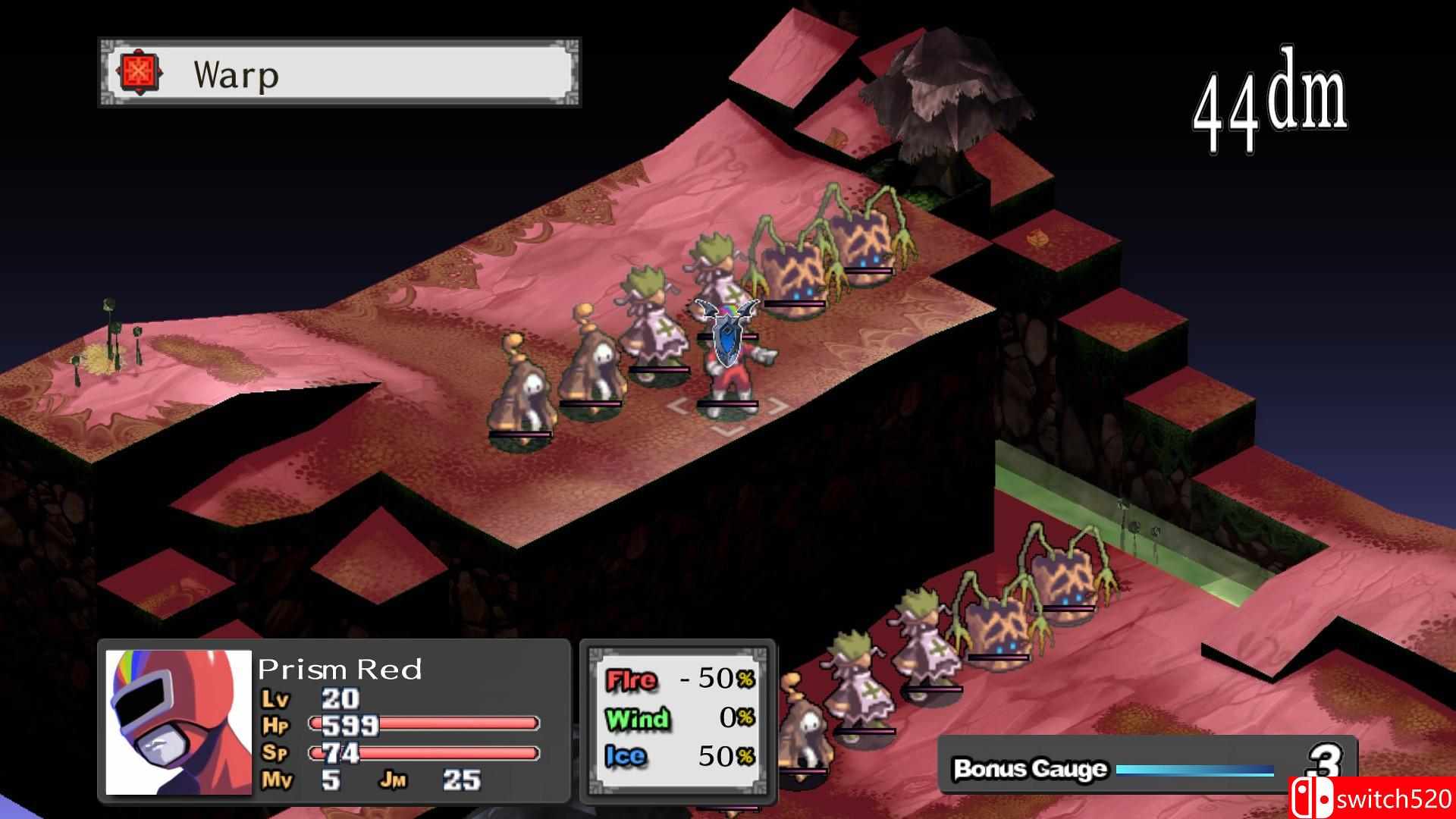
Task: Select the Warp banner text
Action: (235, 74)
